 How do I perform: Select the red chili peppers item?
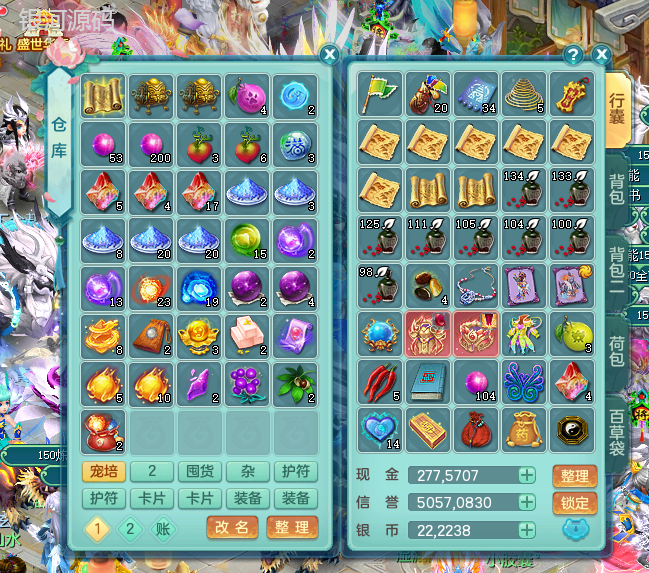(x=380, y=381)
